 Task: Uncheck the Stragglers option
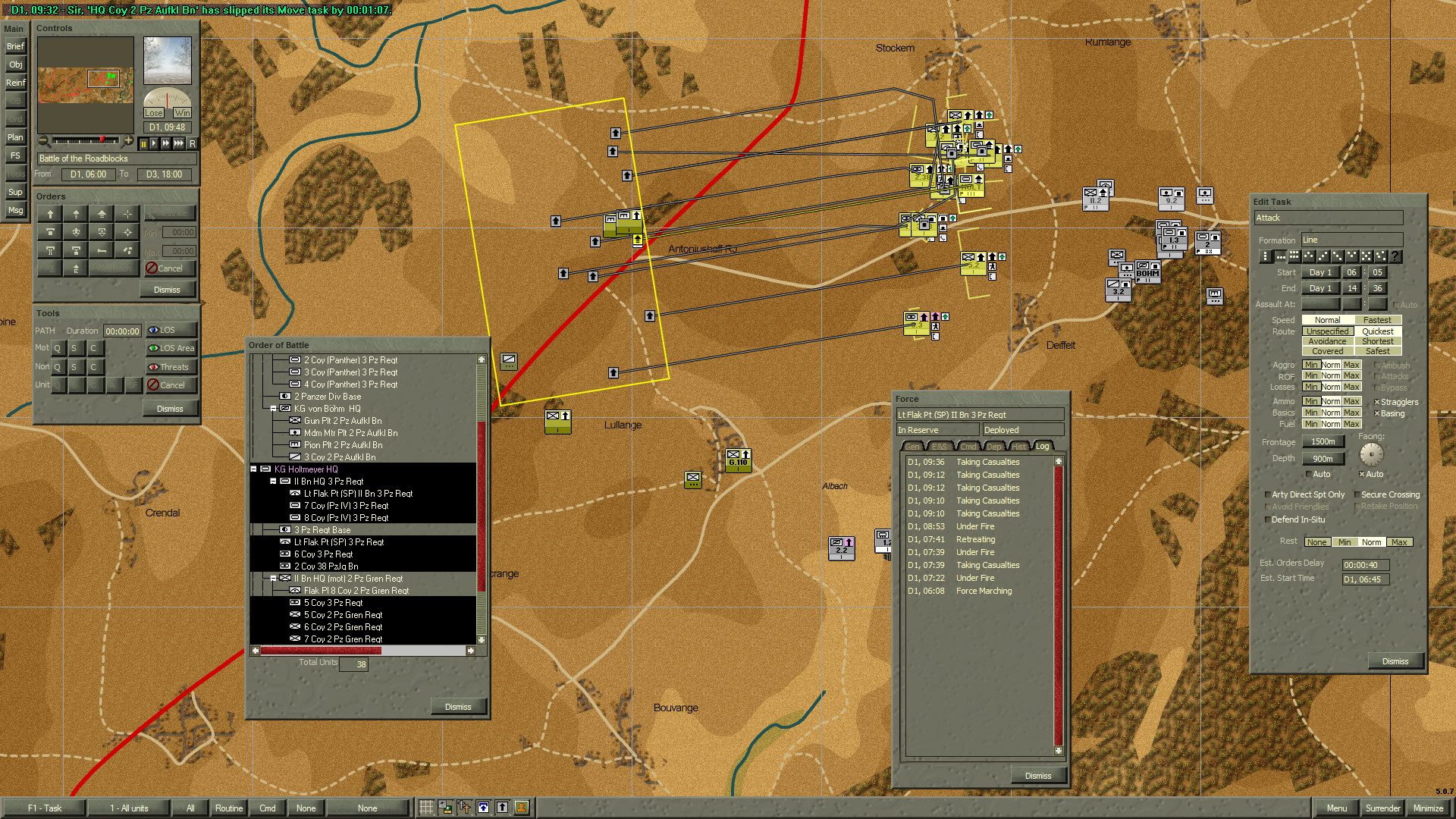(x=1378, y=402)
